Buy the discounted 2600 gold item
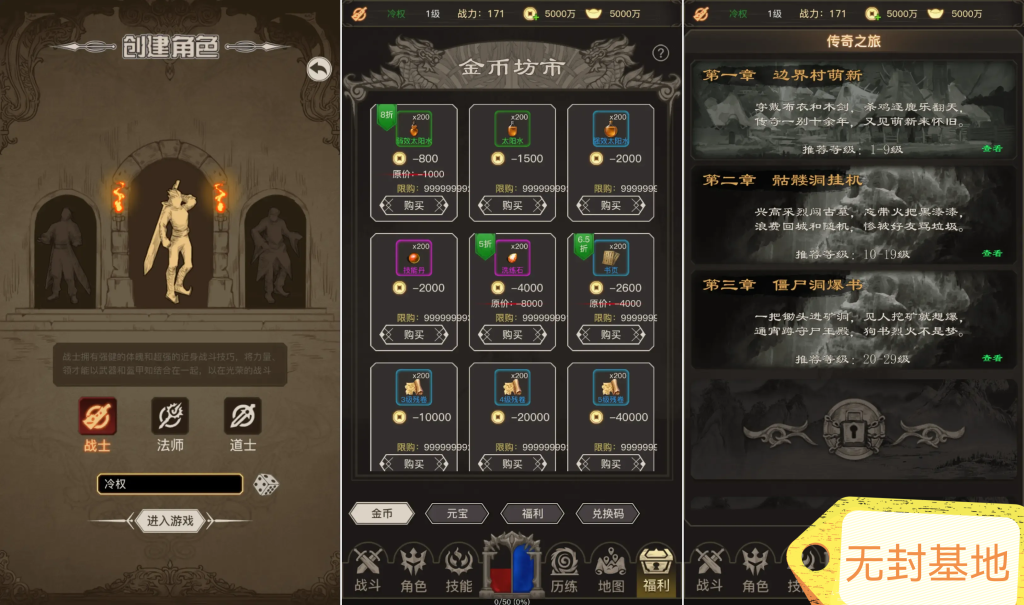 pyautogui.click(x=610, y=335)
